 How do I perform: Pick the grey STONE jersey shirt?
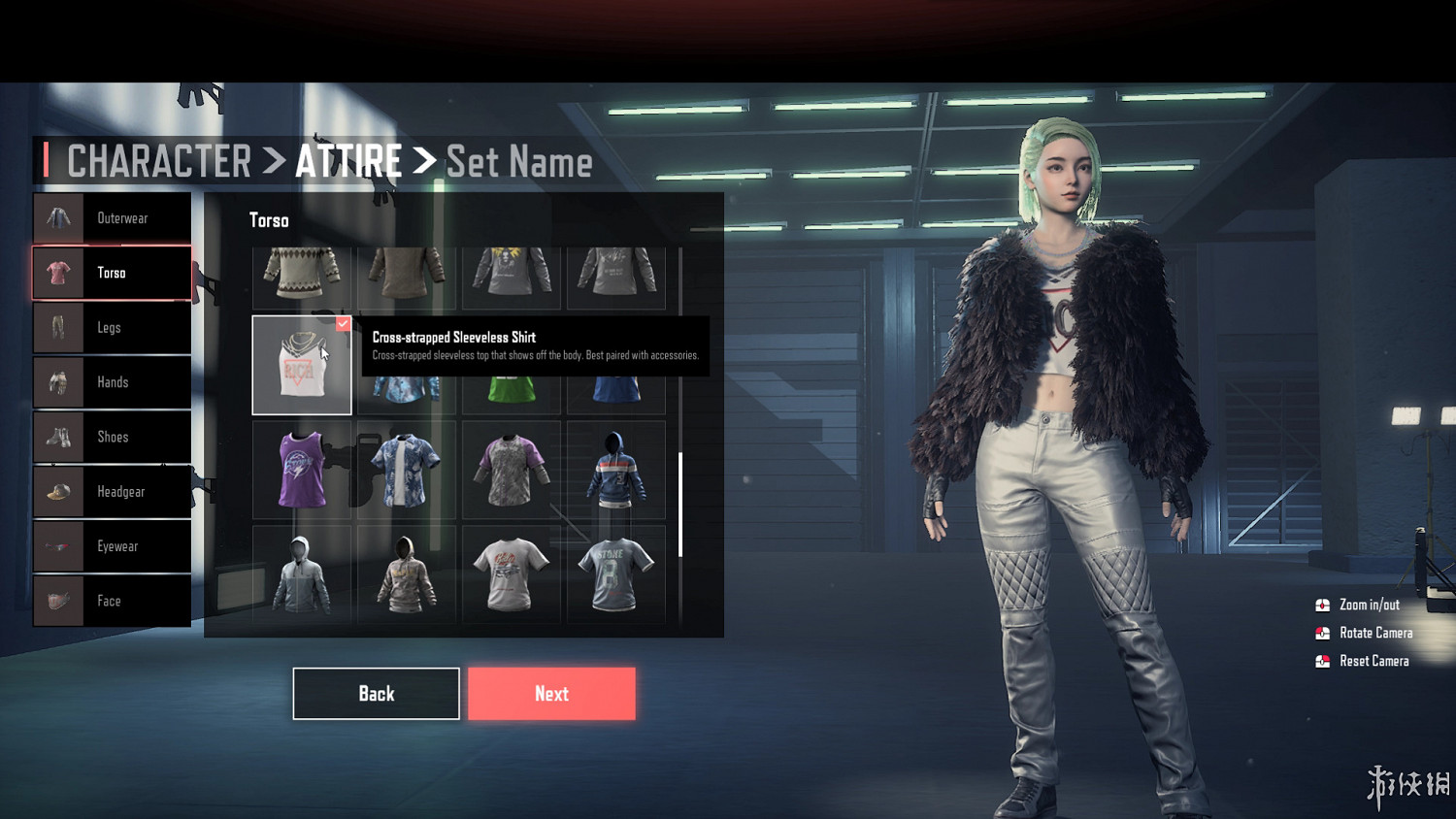point(615,574)
